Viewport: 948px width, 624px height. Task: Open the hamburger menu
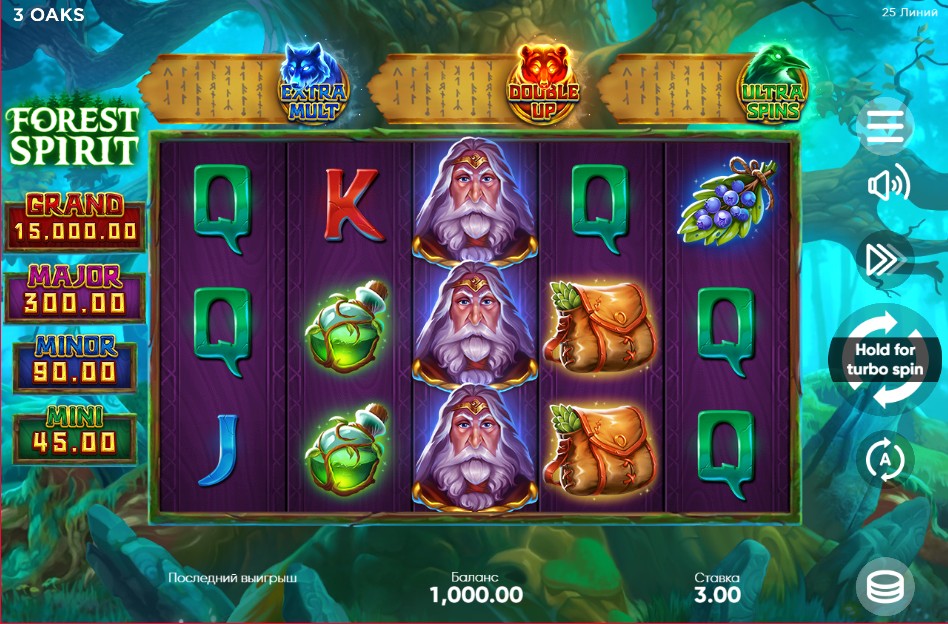click(886, 125)
